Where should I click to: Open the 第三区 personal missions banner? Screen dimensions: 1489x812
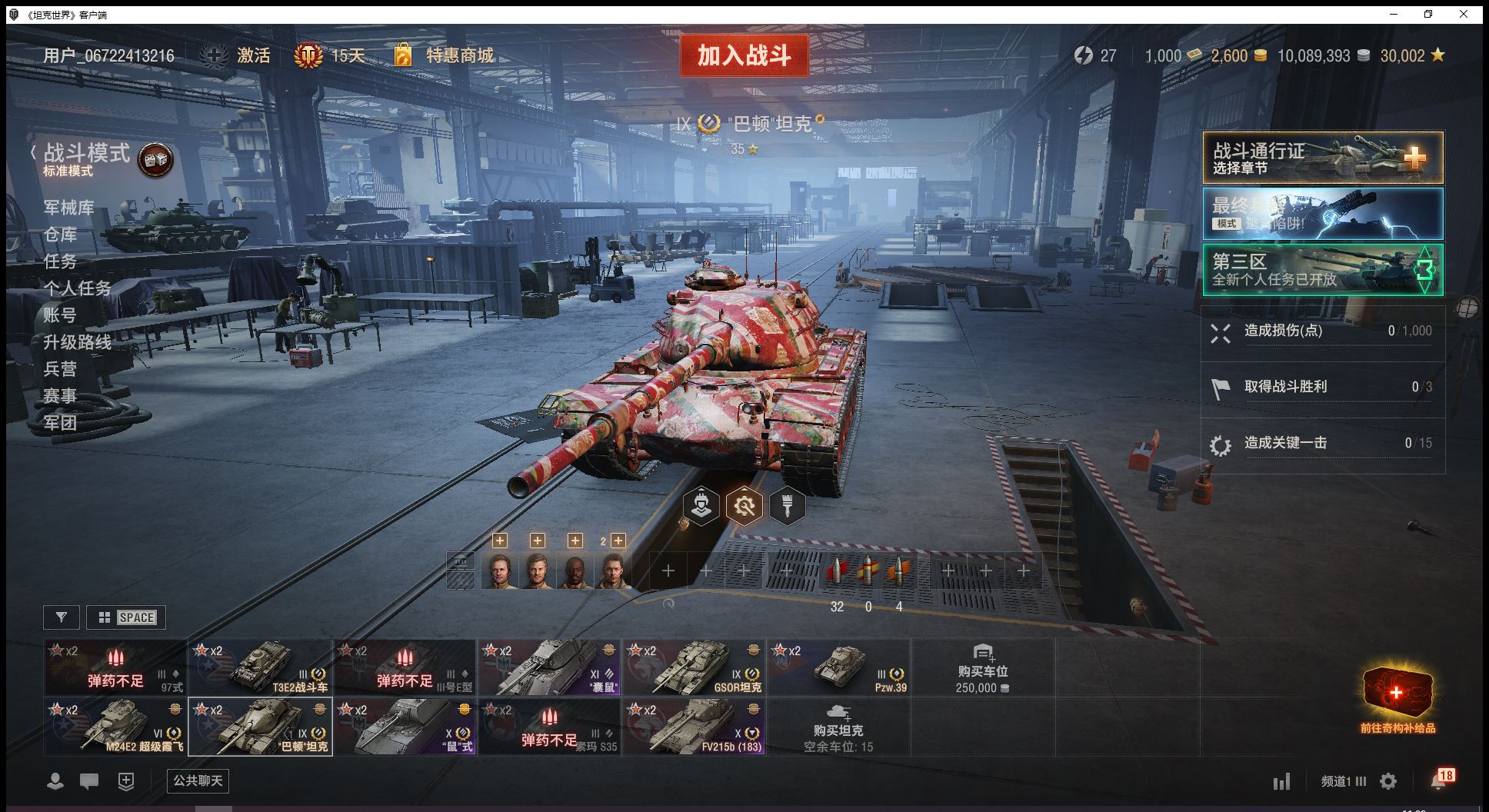(x=1322, y=270)
